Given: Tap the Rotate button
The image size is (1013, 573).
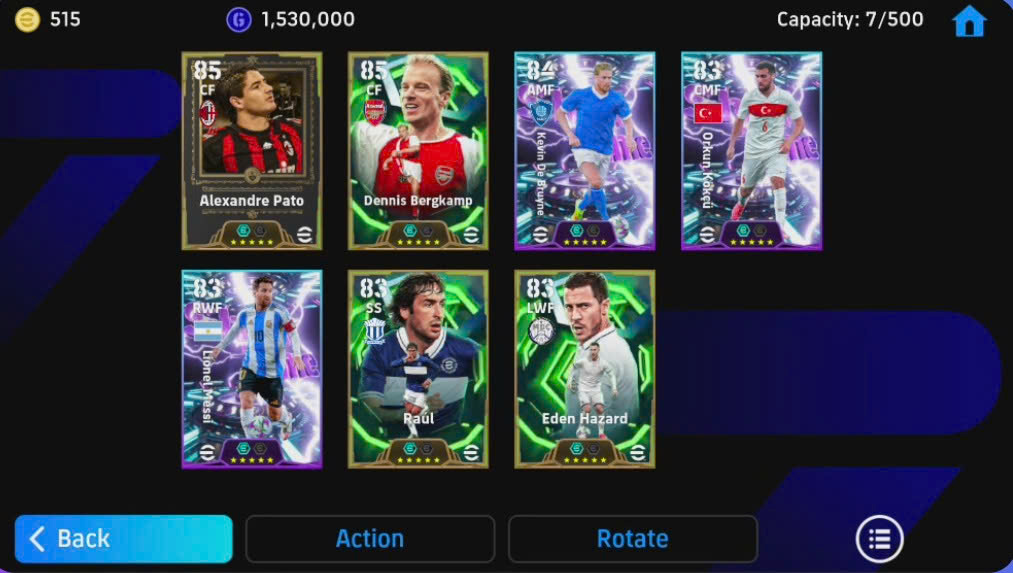Looking at the screenshot, I should point(632,539).
